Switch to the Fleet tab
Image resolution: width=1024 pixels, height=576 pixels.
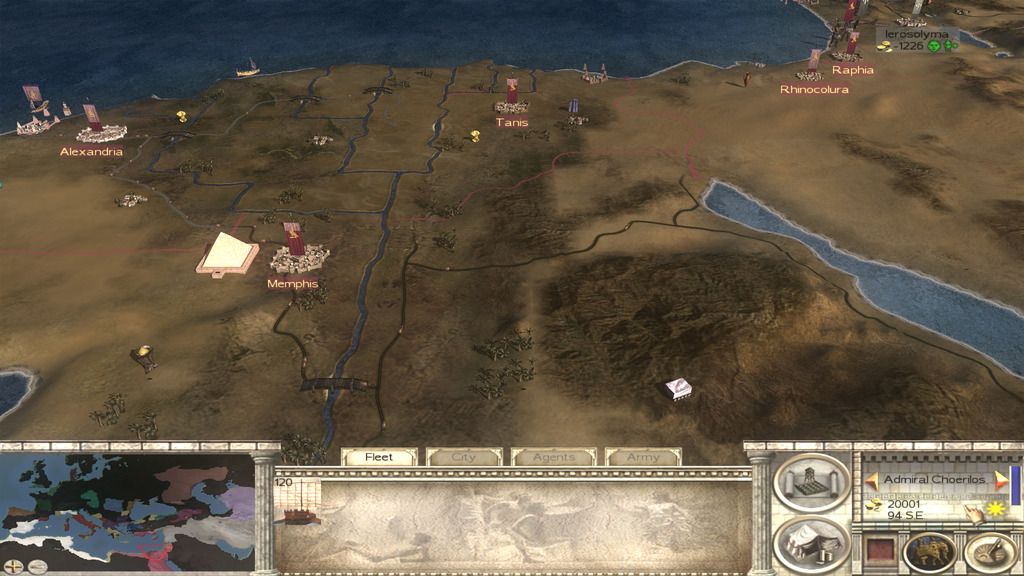[x=379, y=457]
